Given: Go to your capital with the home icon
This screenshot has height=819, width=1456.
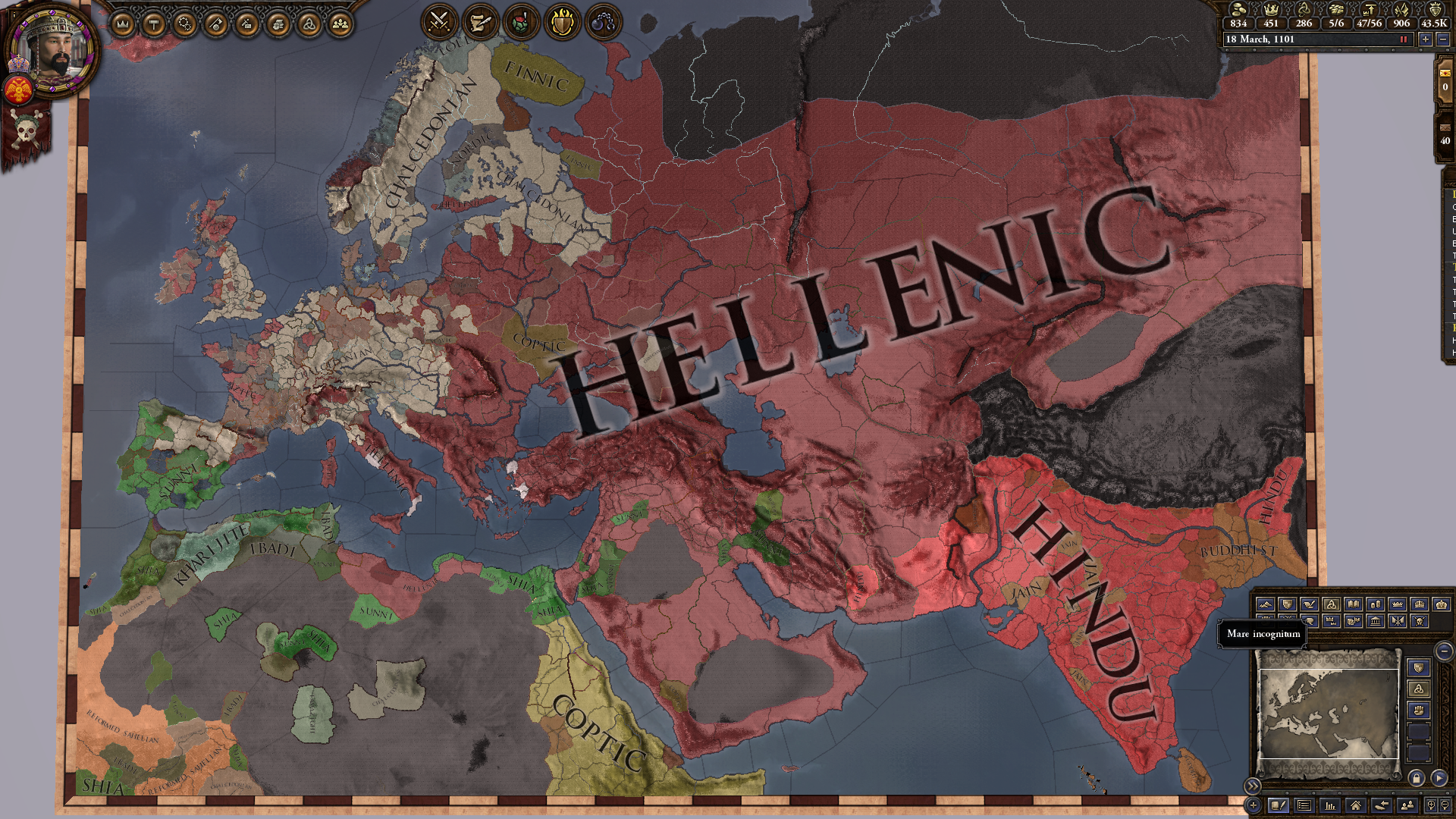Looking at the screenshot, I should click(1356, 805).
